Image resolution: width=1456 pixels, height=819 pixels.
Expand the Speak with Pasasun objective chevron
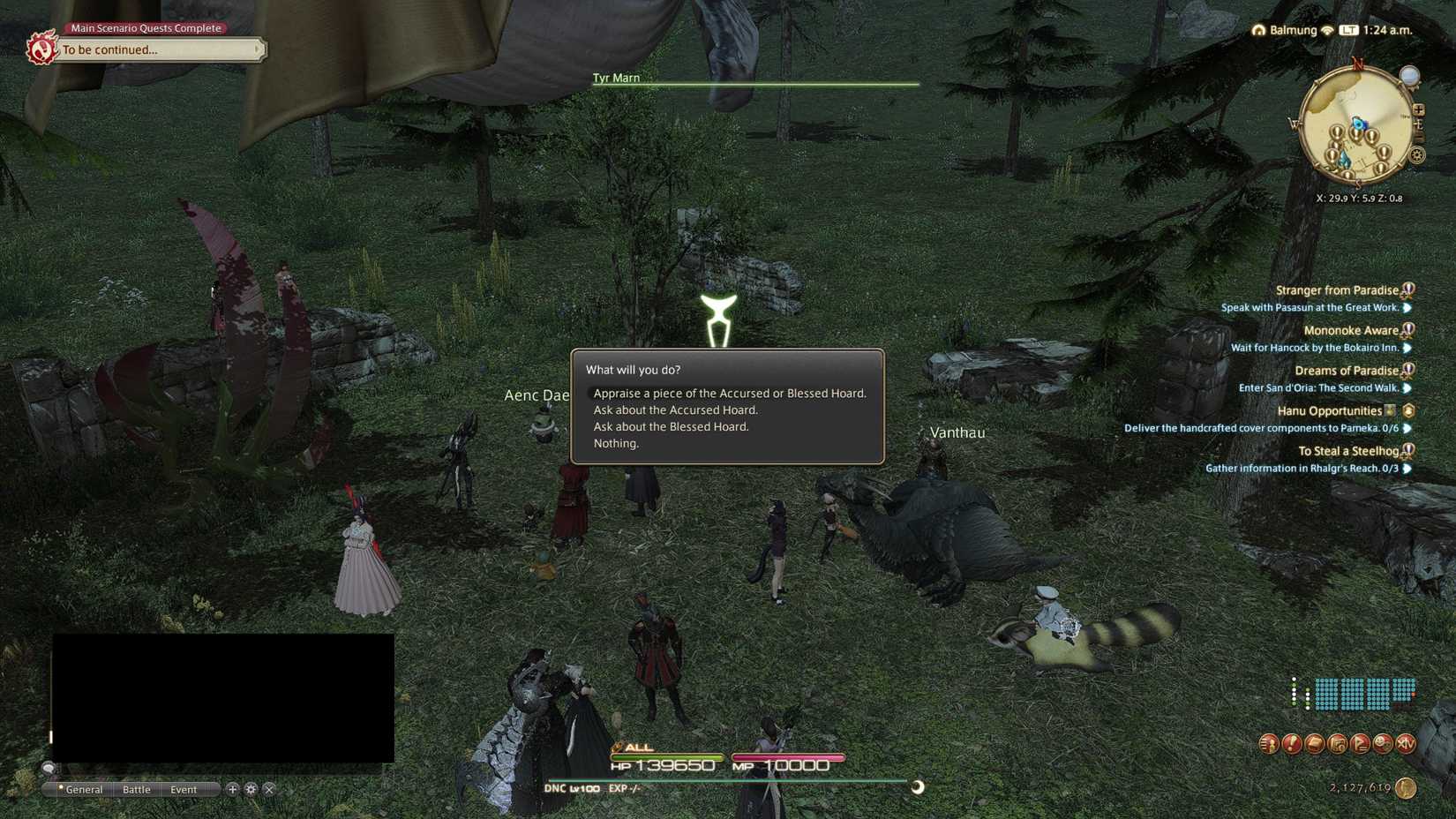pos(1407,307)
